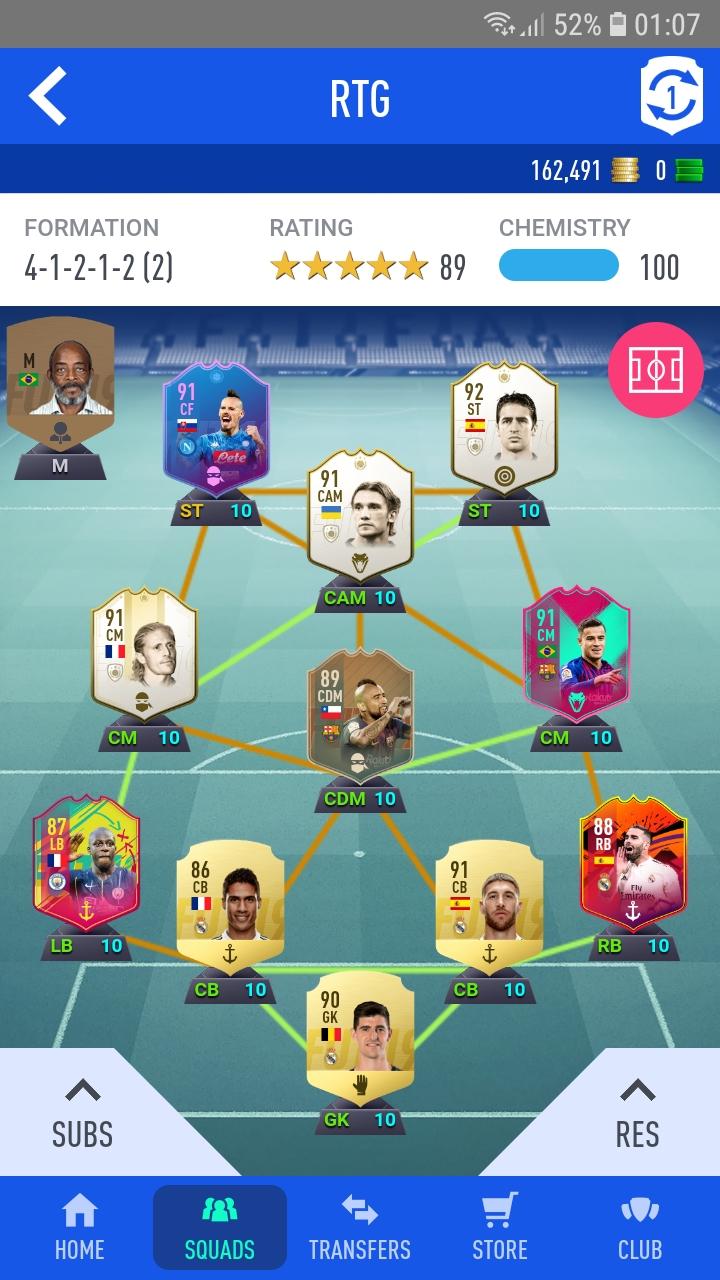Viewport: 720px width, 1280px height.
Task: Switch to the Store tab
Action: pos(500,1228)
